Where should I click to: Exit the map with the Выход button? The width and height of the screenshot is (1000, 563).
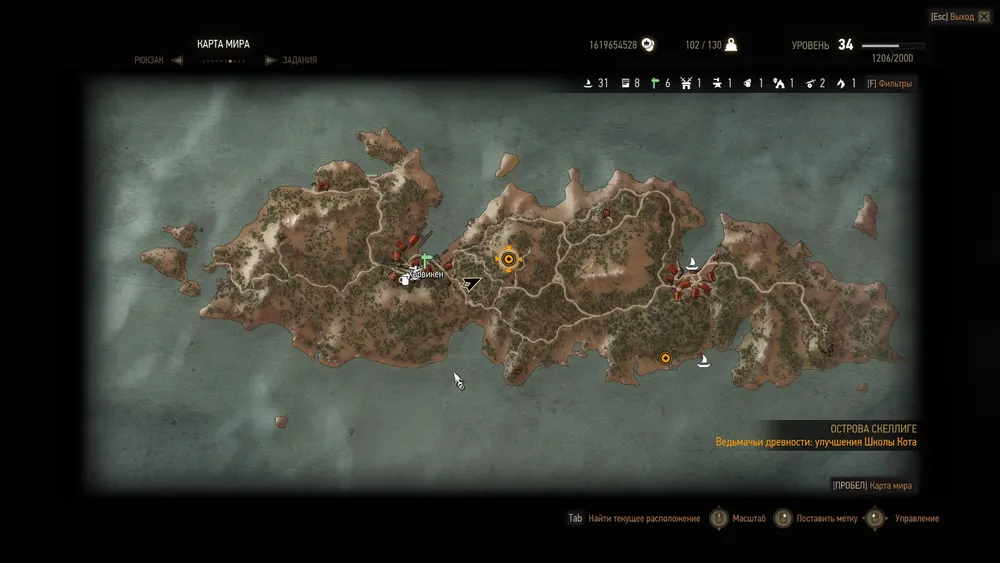[951, 17]
